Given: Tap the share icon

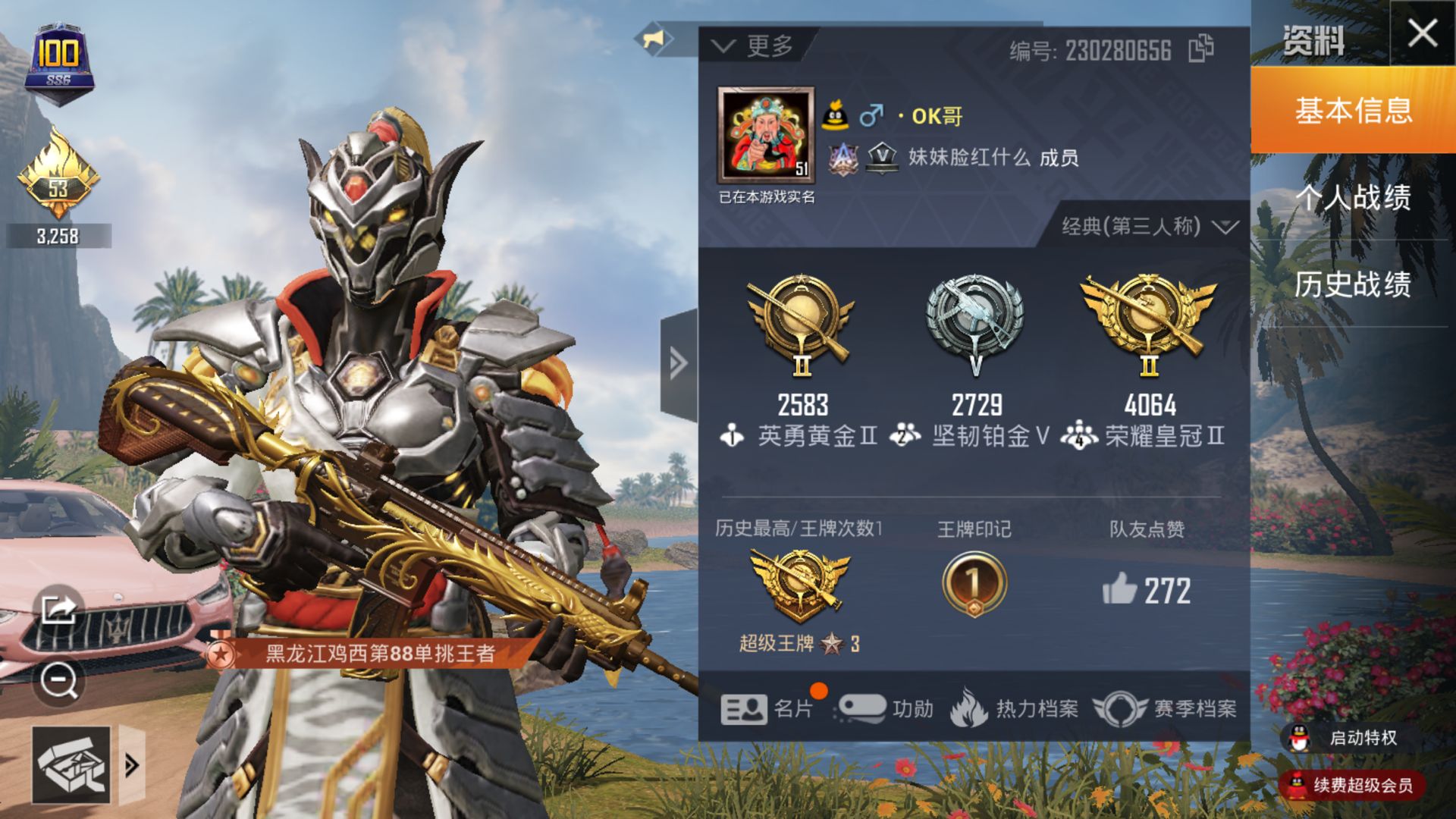Looking at the screenshot, I should pyautogui.click(x=59, y=608).
